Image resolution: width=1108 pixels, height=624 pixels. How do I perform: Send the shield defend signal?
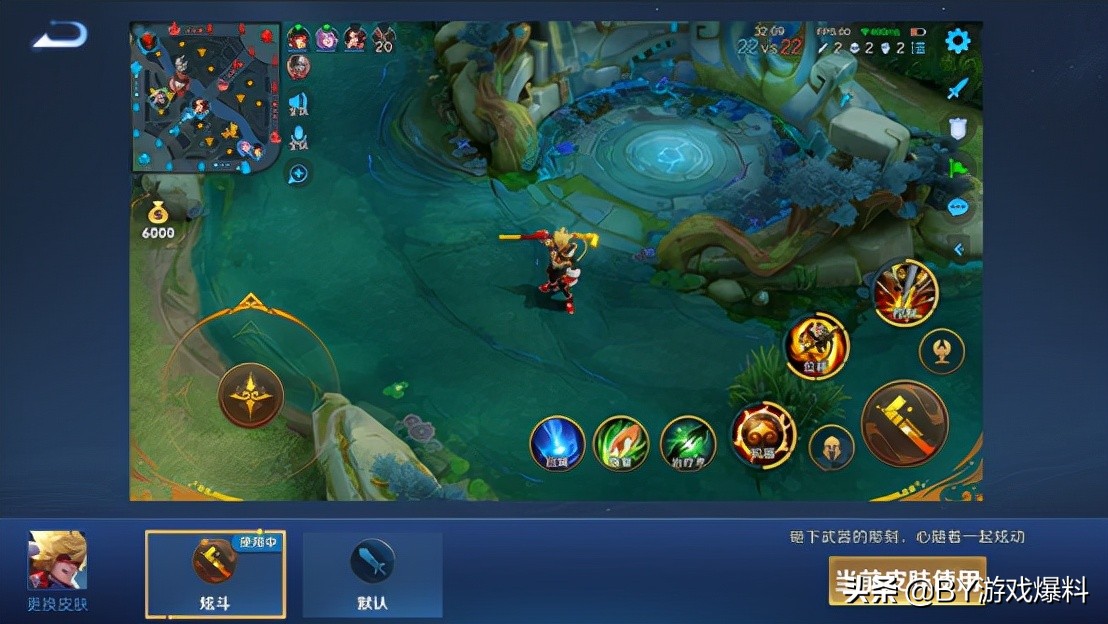[958, 127]
